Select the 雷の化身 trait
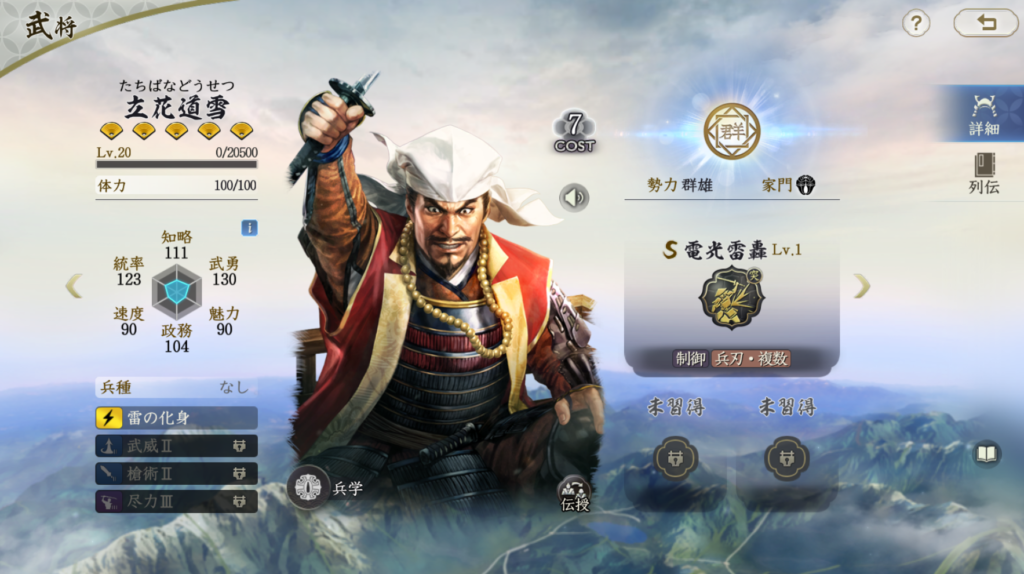The image size is (1024, 574). click(176, 418)
